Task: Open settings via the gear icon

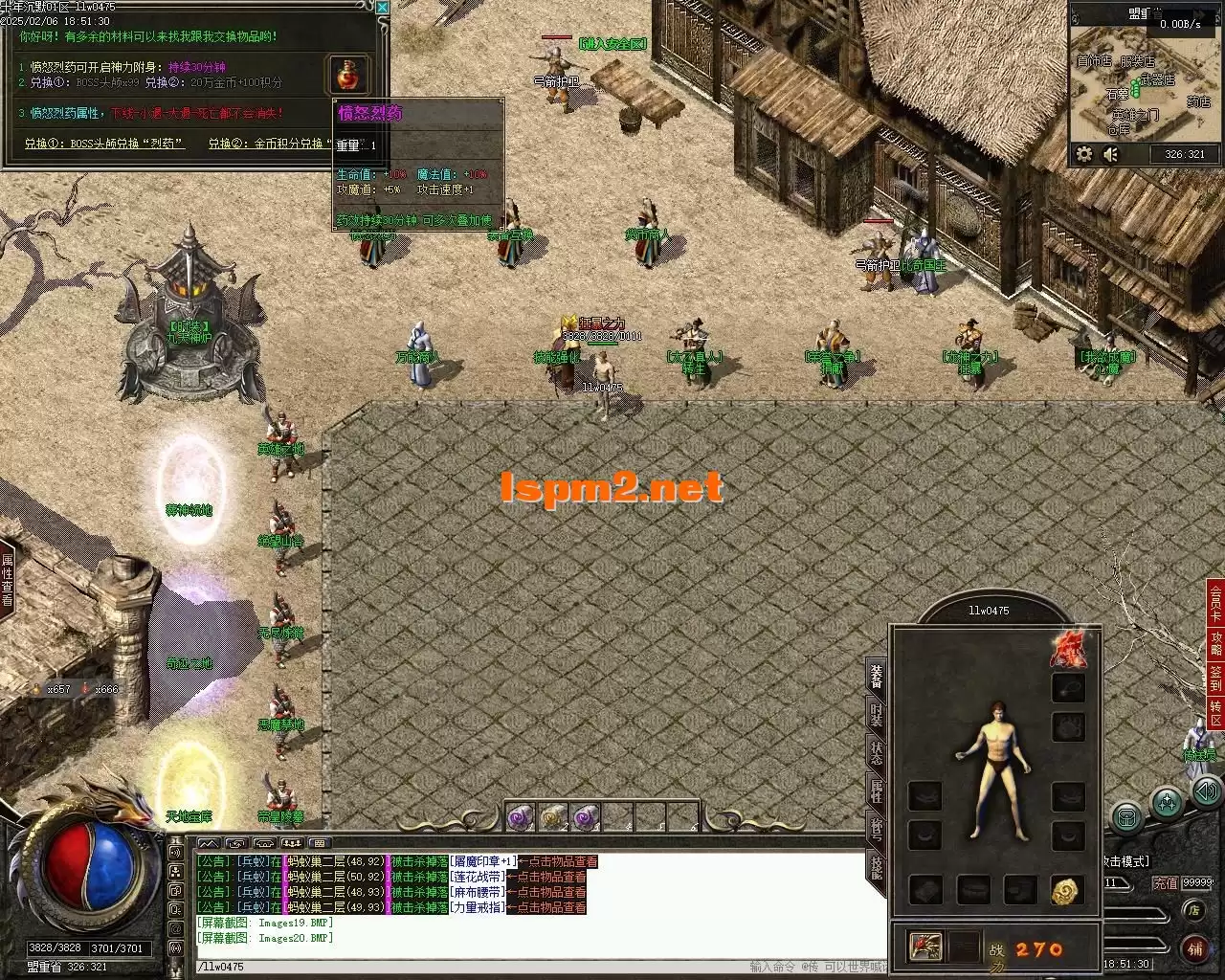Action: [1084, 154]
